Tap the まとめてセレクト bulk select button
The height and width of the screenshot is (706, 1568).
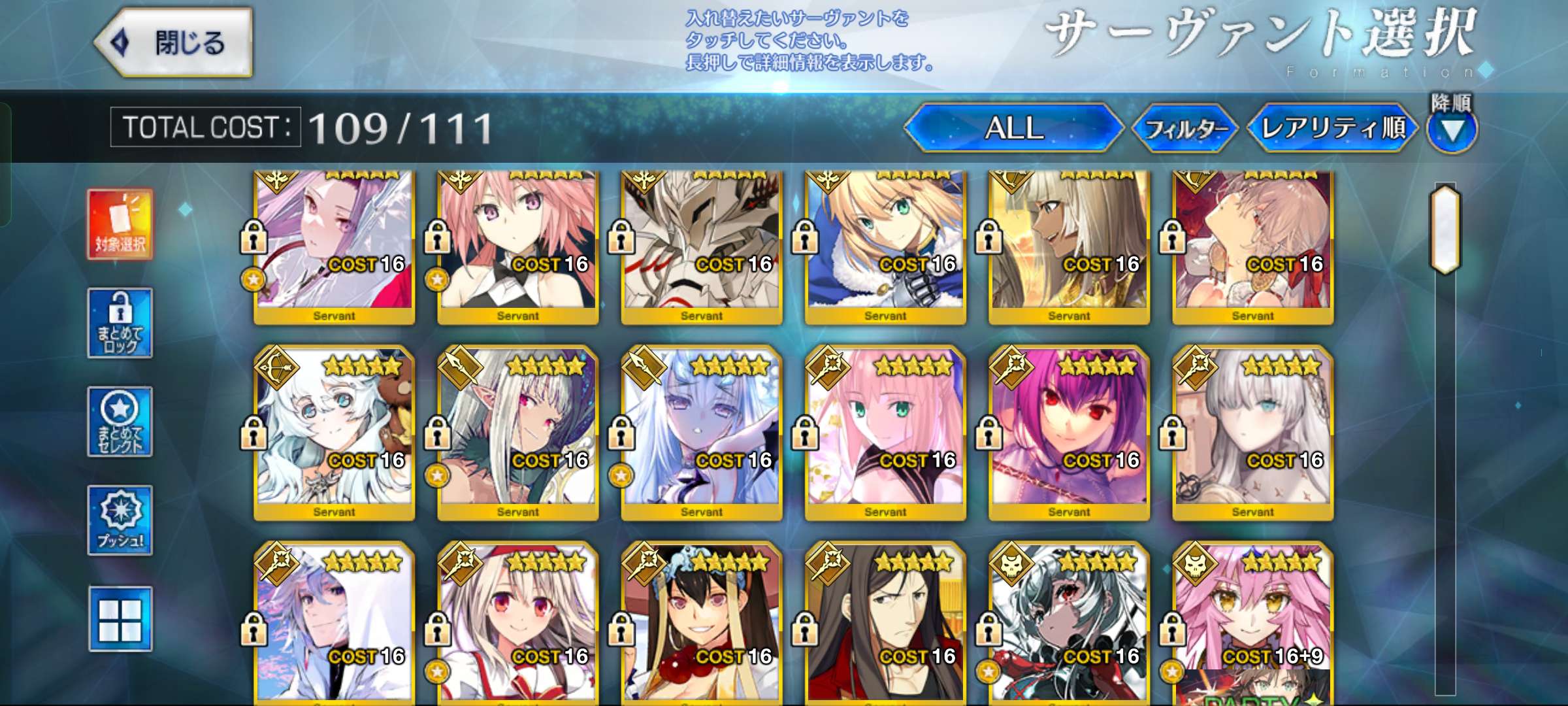pyautogui.click(x=120, y=422)
